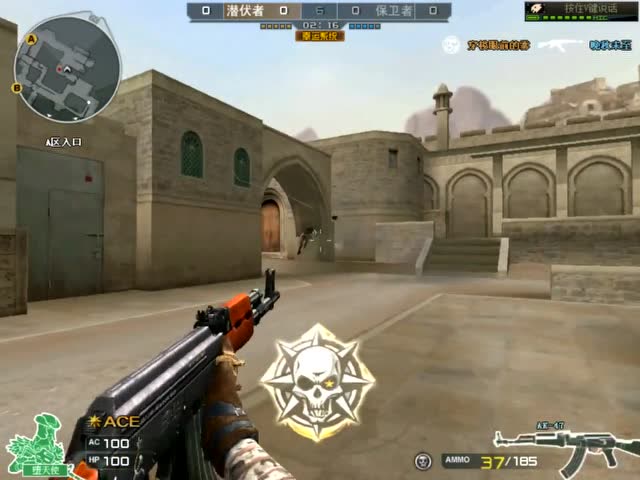The height and width of the screenshot is (480, 640).
Task: Click the small skull icon beside ammo
Action: tap(422, 460)
